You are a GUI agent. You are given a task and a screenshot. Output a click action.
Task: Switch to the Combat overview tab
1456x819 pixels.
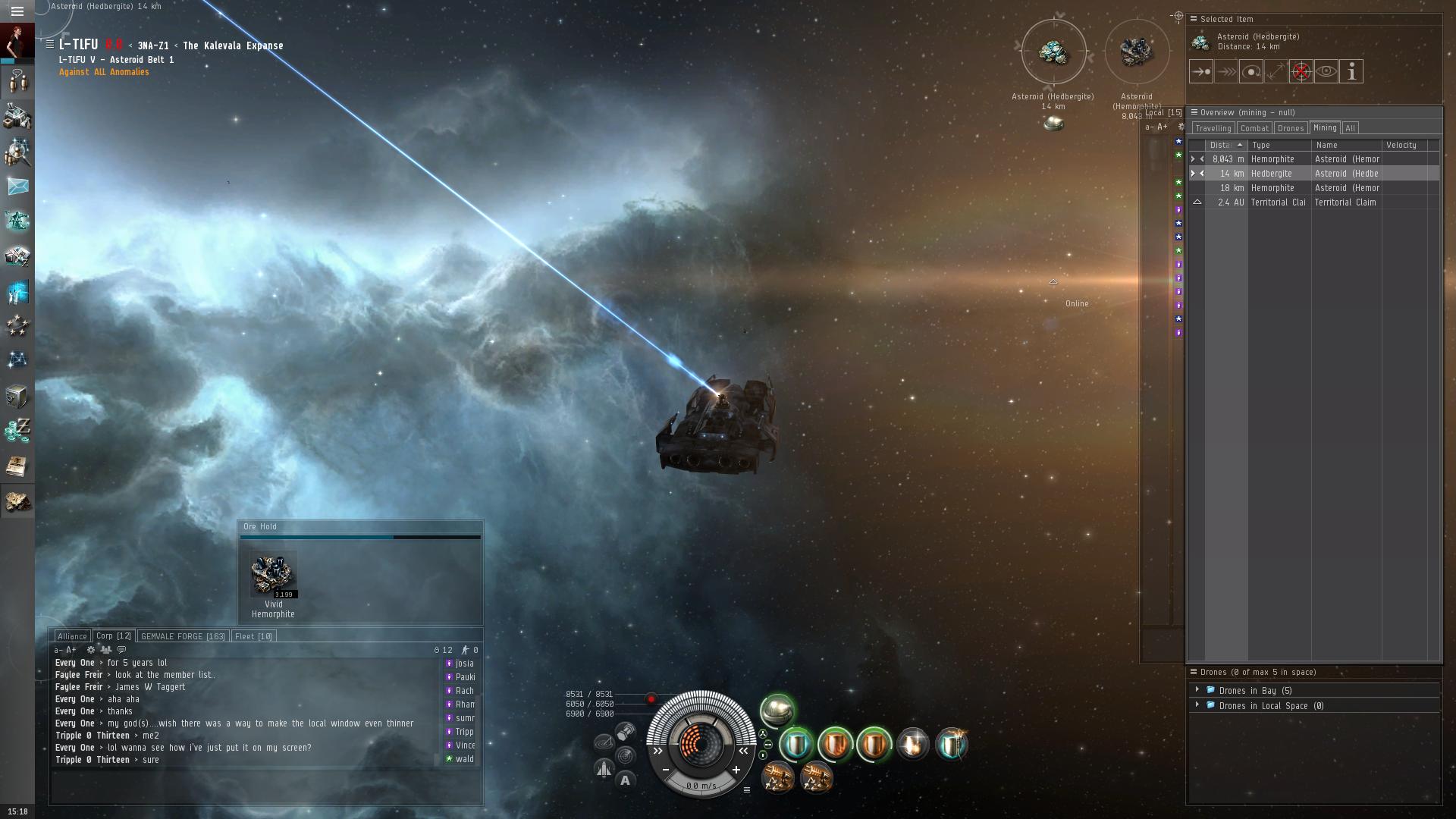tap(1254, 128)
